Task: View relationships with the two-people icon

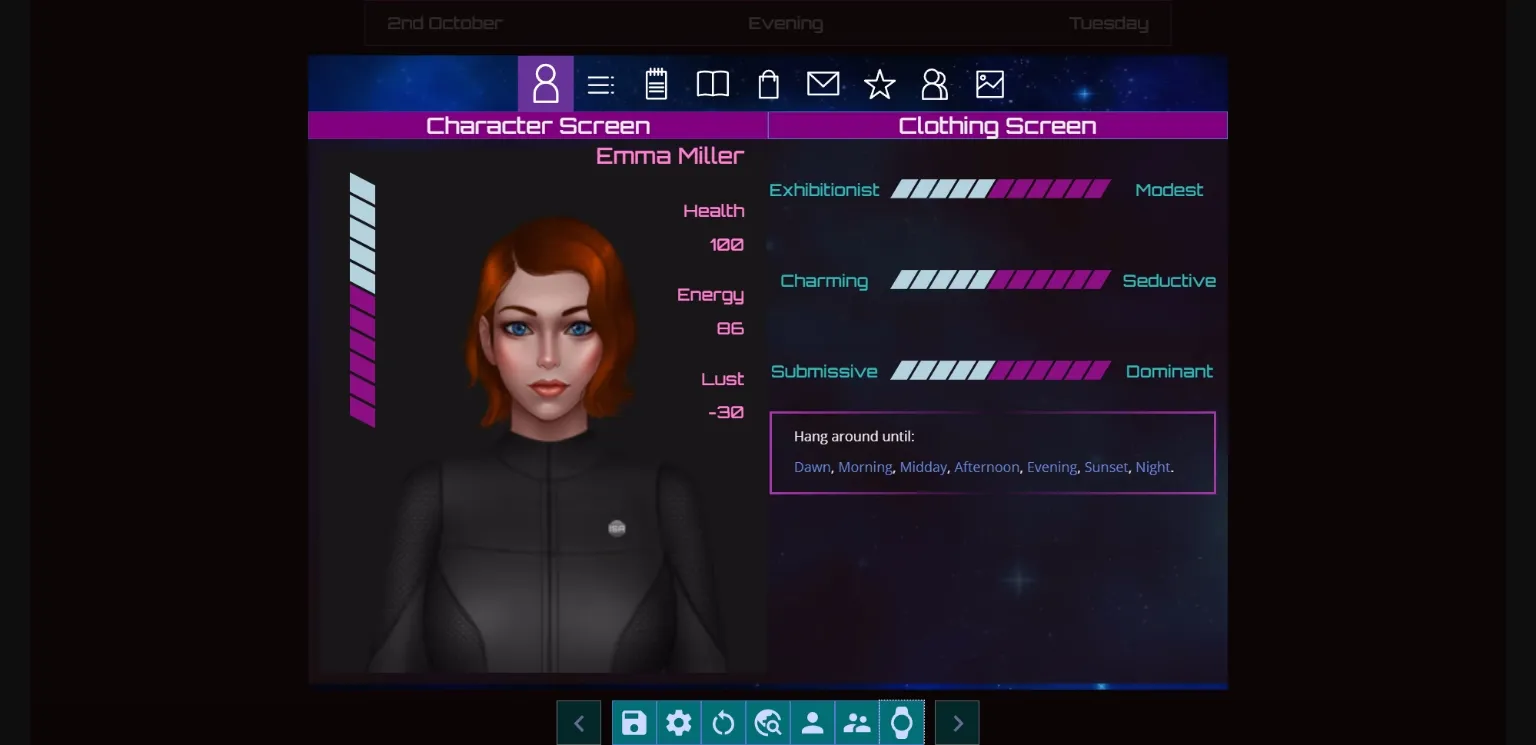Action: point(935,84)
